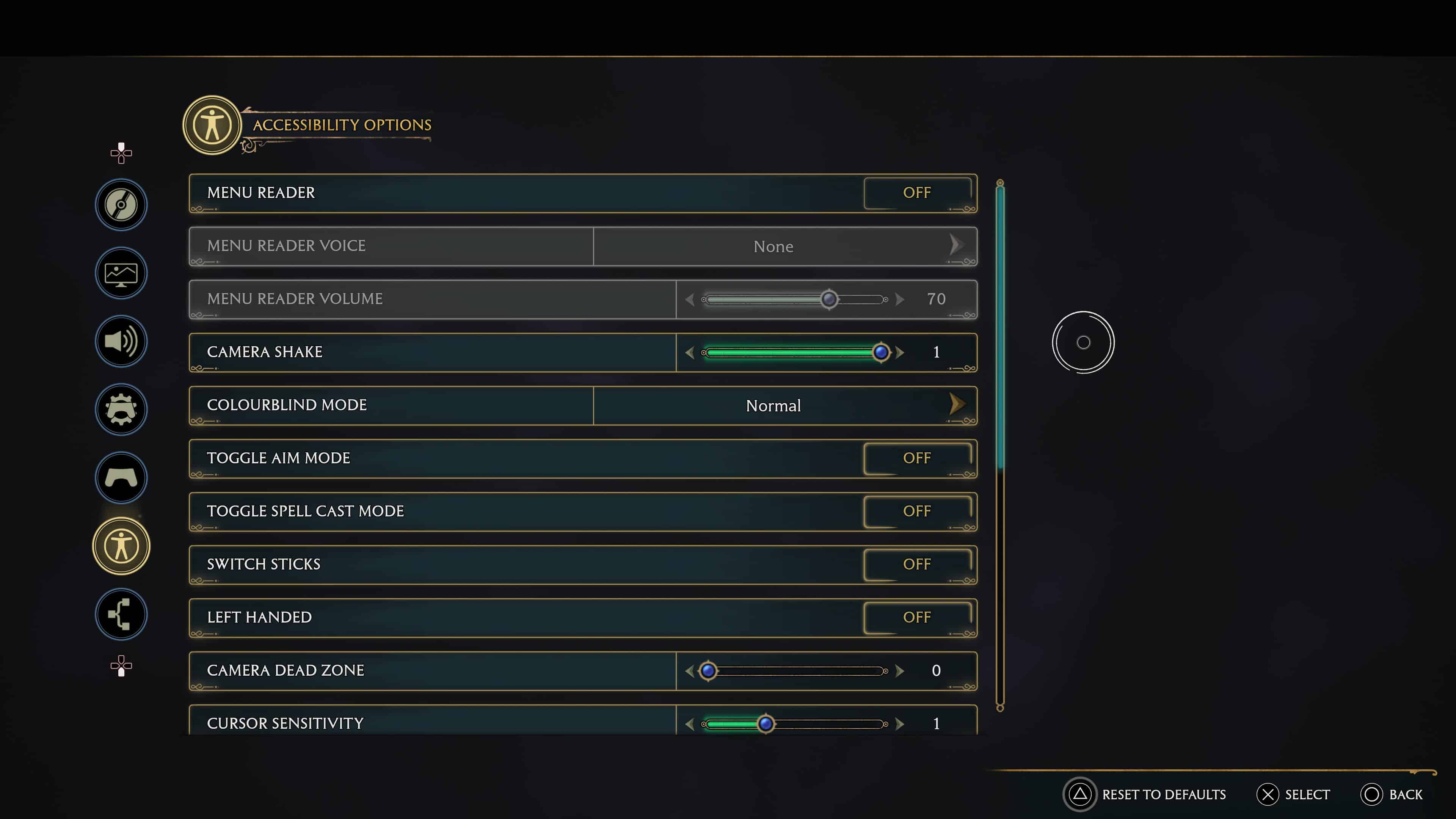
Task: Click the Accessibility emblem beside the title
Action: 212,125
